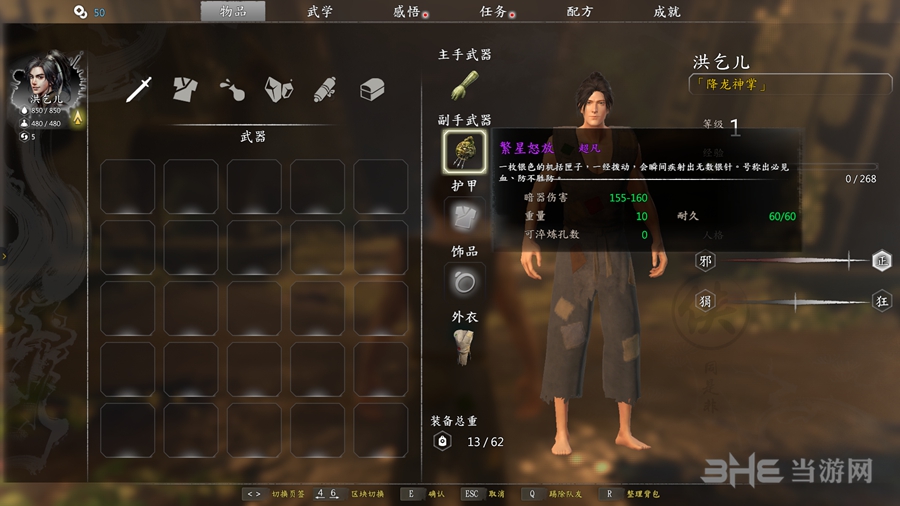This screenshot has width=900, height=506.
Task: Switch to the 任务 quests tab
Action: (494, 12)
